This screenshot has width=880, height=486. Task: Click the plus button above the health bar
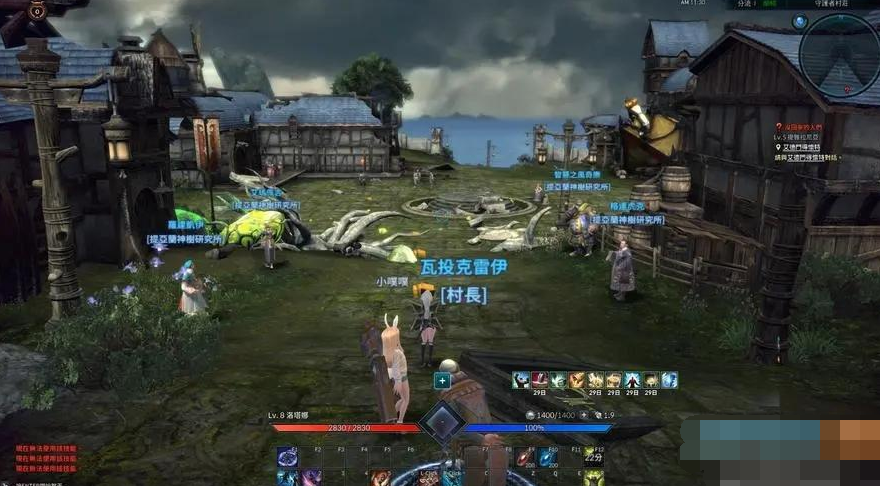442,380
